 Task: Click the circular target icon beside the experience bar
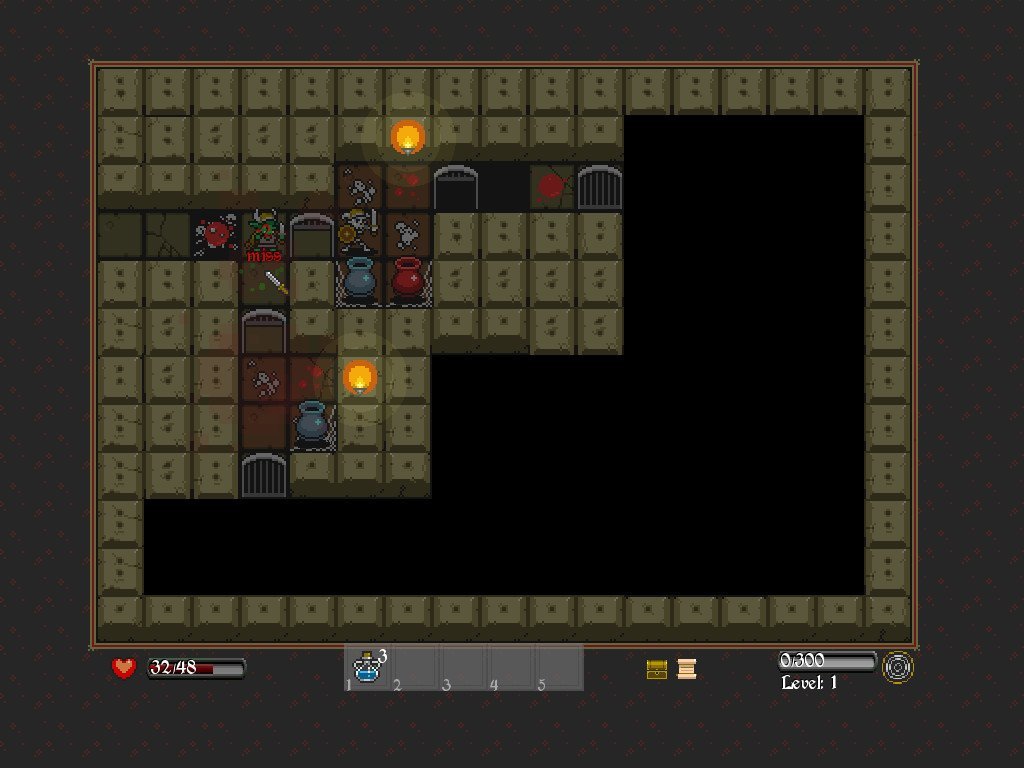pyautogui.click(x=897, y=668)
